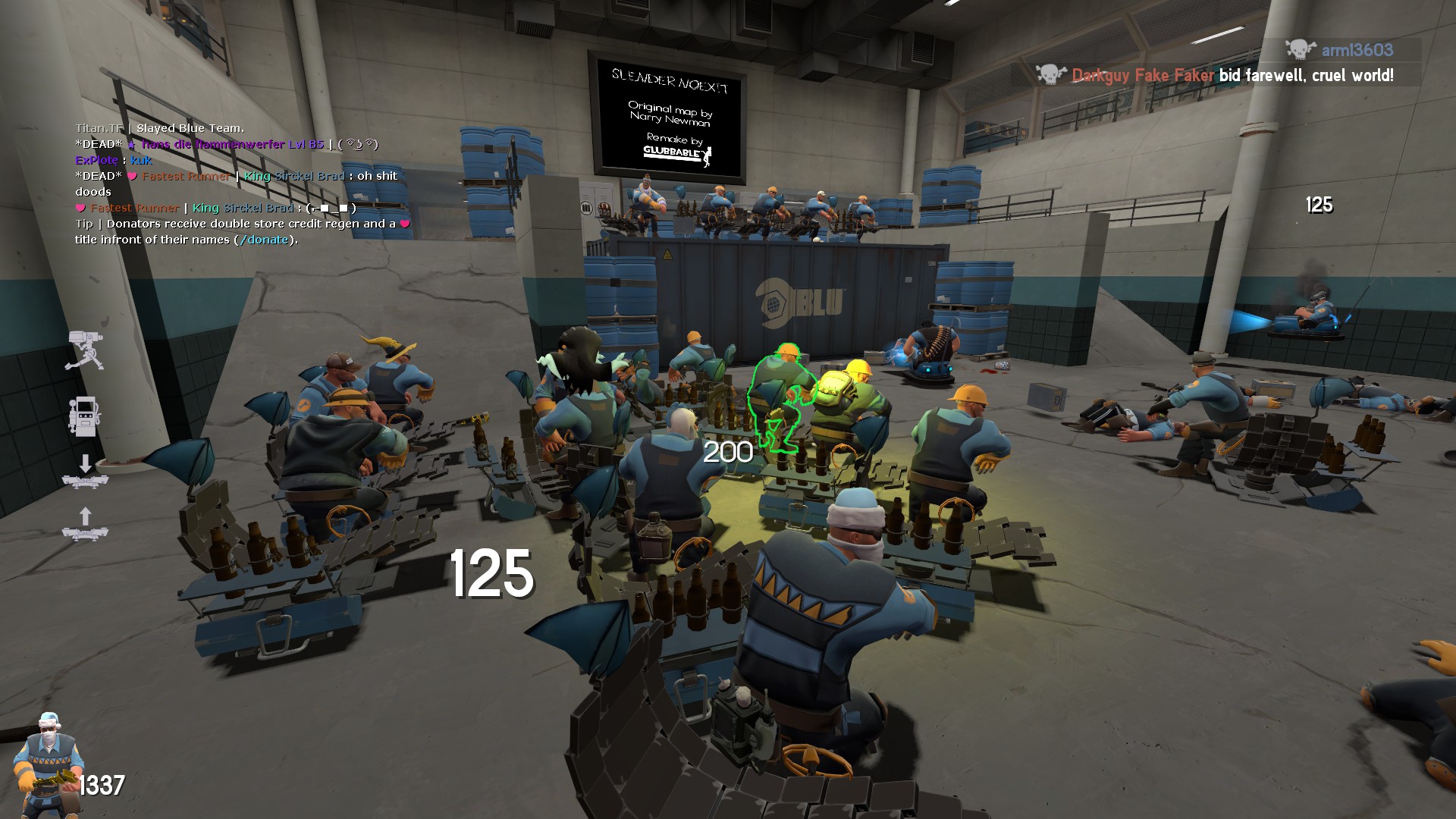The width and height of the screenshot is (1456, 819).
Task: Select the dispenser building icon
Action: pyautogui.click(x=84, y=416)
